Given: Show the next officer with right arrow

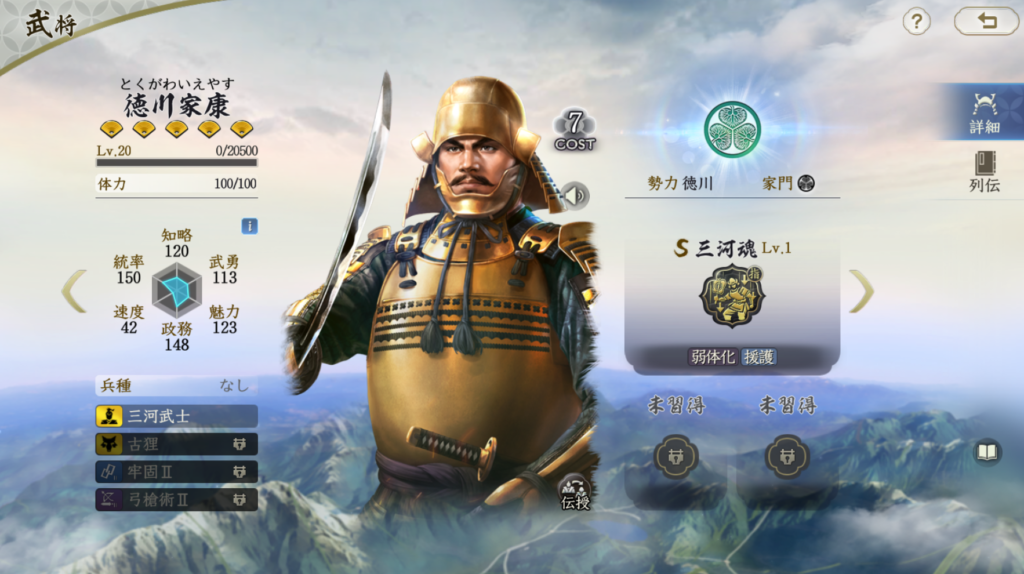Looking at the screenshot, I should click(x=861, y=290).
